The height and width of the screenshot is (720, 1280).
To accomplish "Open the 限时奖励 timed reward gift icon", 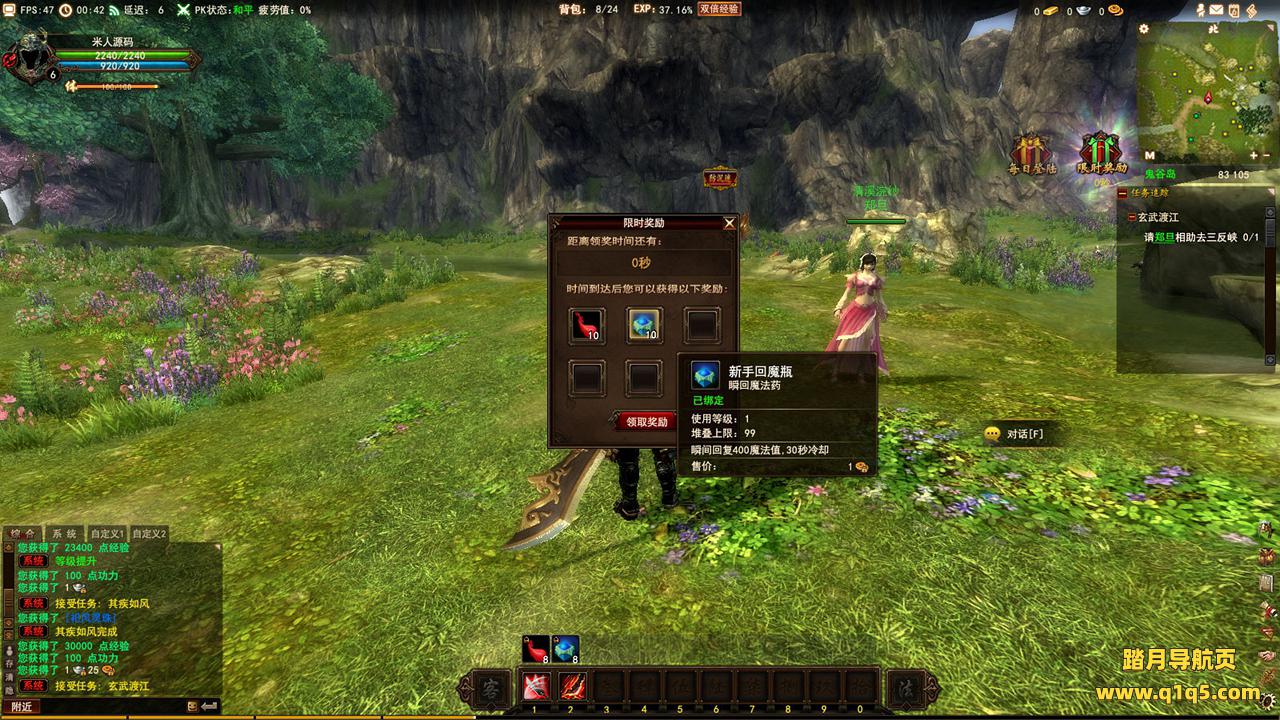I will (1101, 153).
